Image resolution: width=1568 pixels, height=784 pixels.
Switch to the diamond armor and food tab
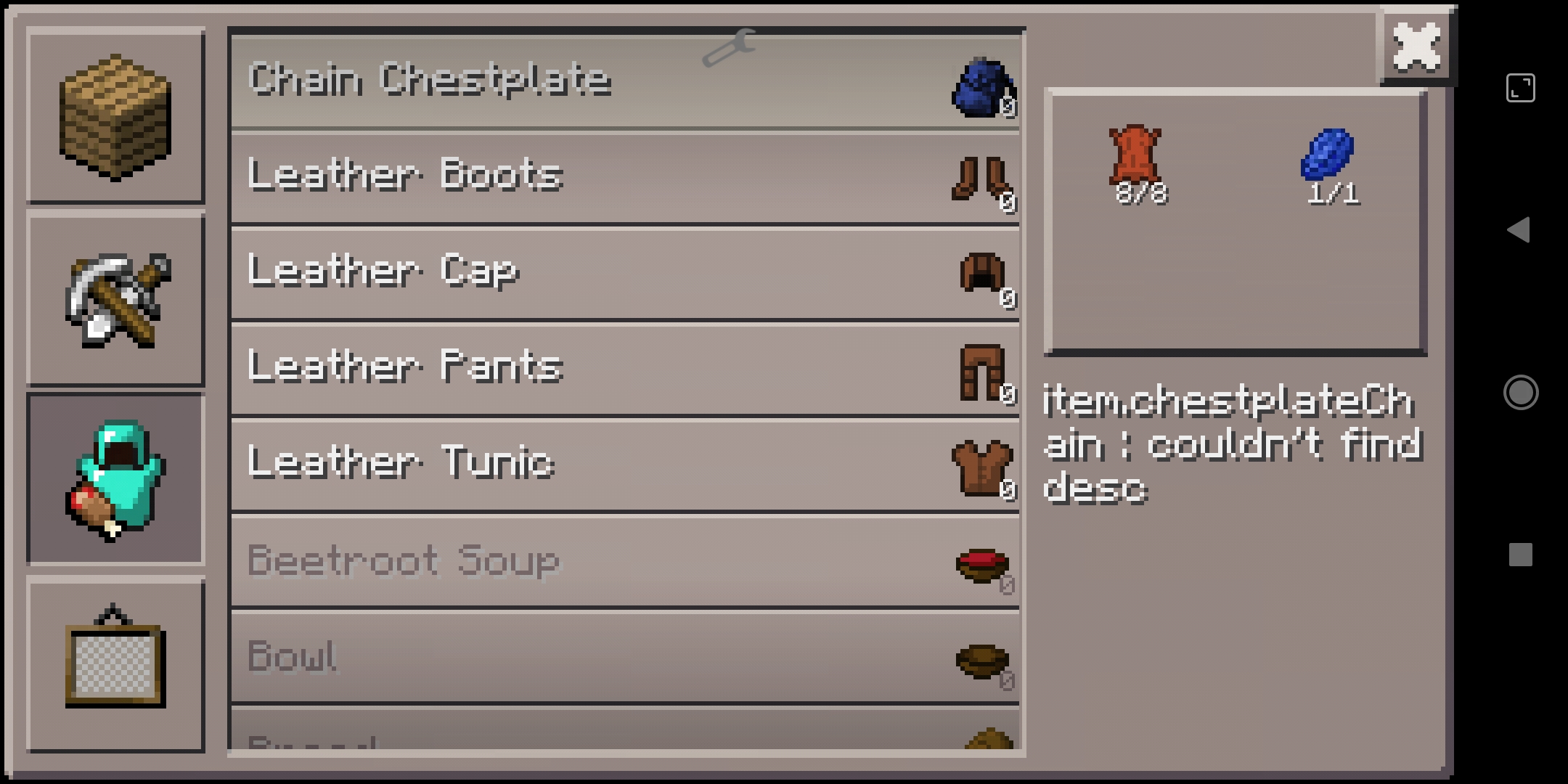tap(115, 479)
